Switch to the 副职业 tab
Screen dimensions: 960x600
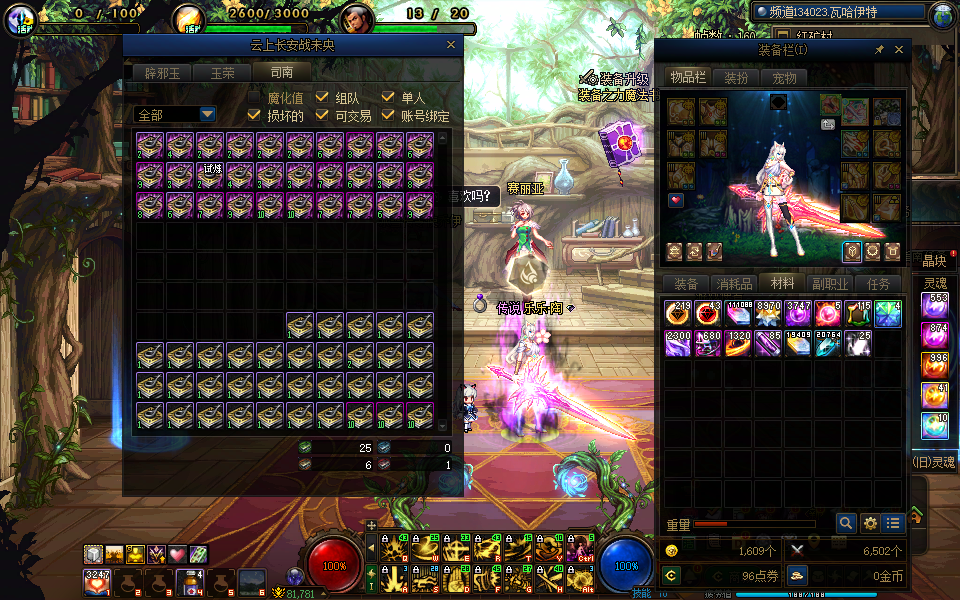tap(831, 284)
